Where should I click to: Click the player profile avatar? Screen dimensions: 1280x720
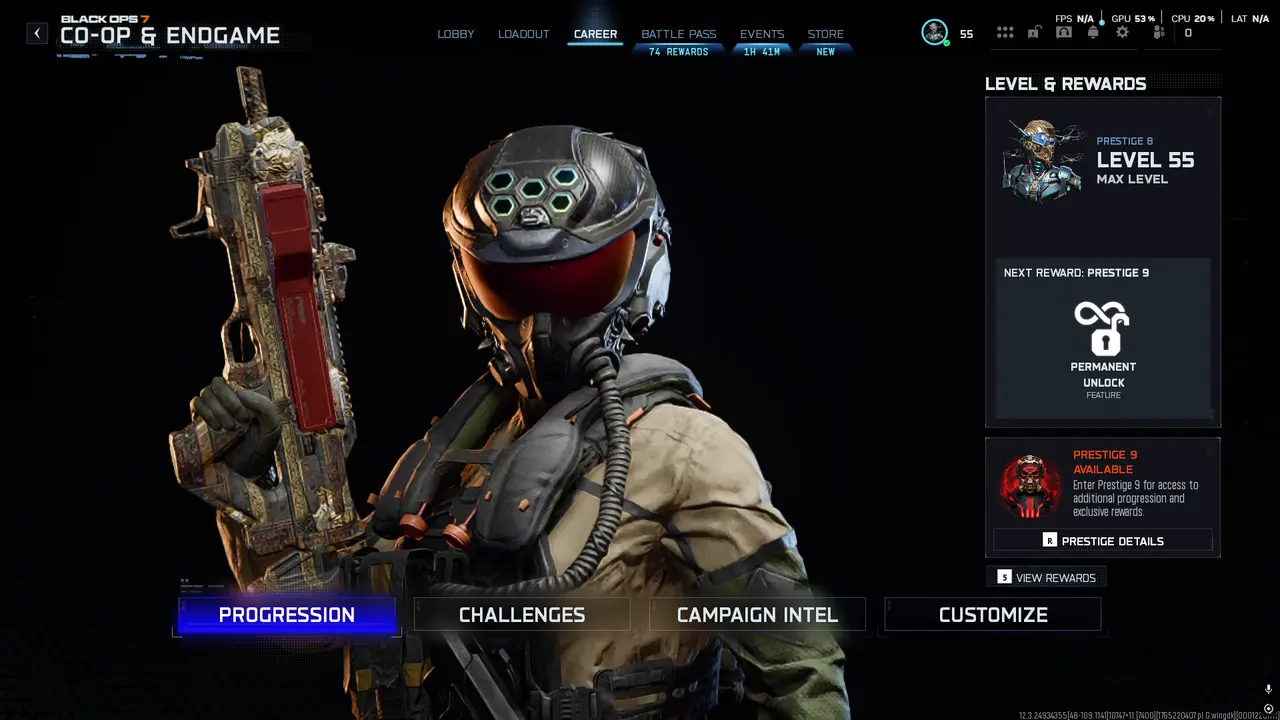[x=935, y=33]
